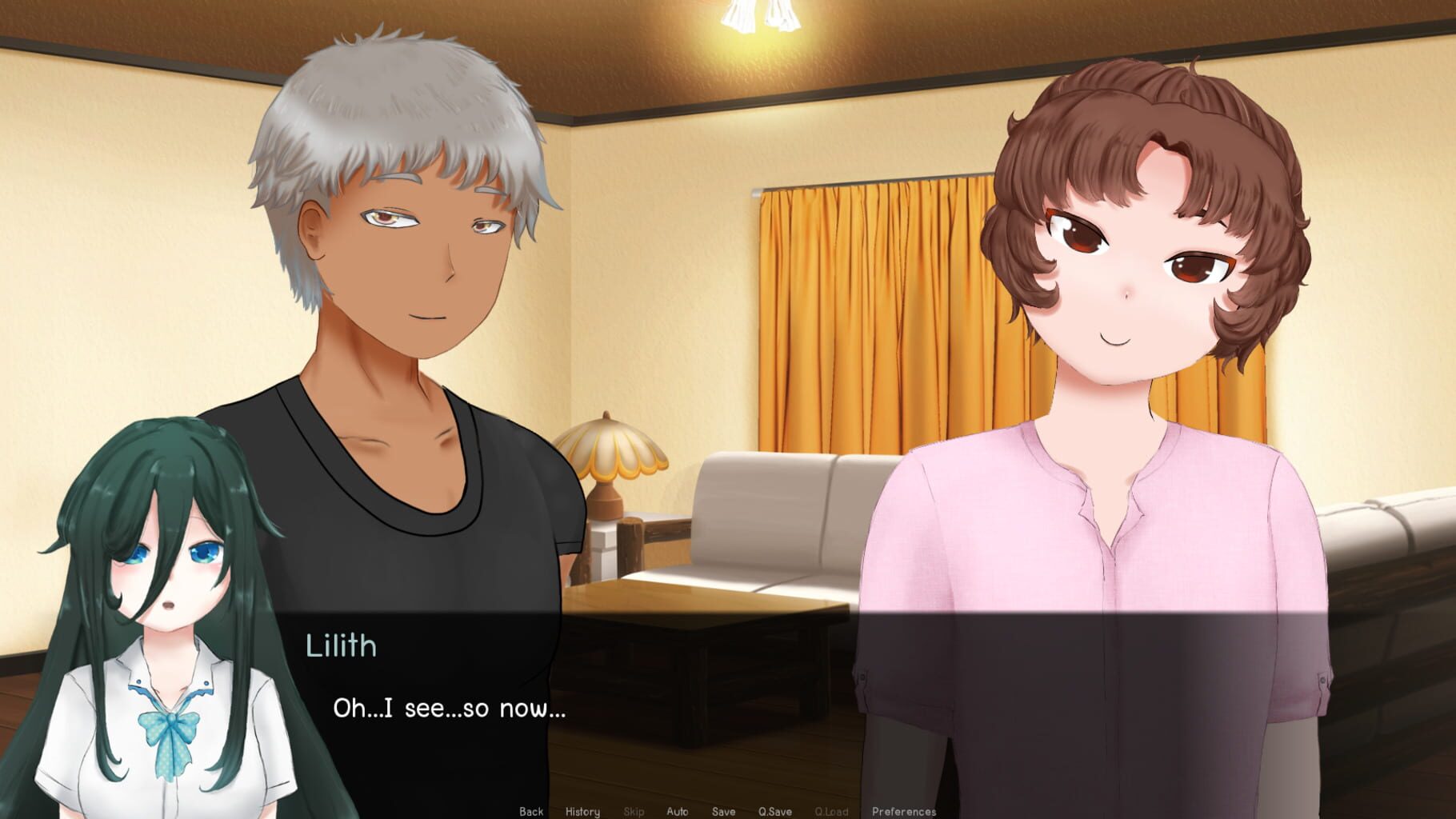Toggle Auto-forward text mode
The image size is (1456, 819).
pyautogui.click(x=678, y=811)
